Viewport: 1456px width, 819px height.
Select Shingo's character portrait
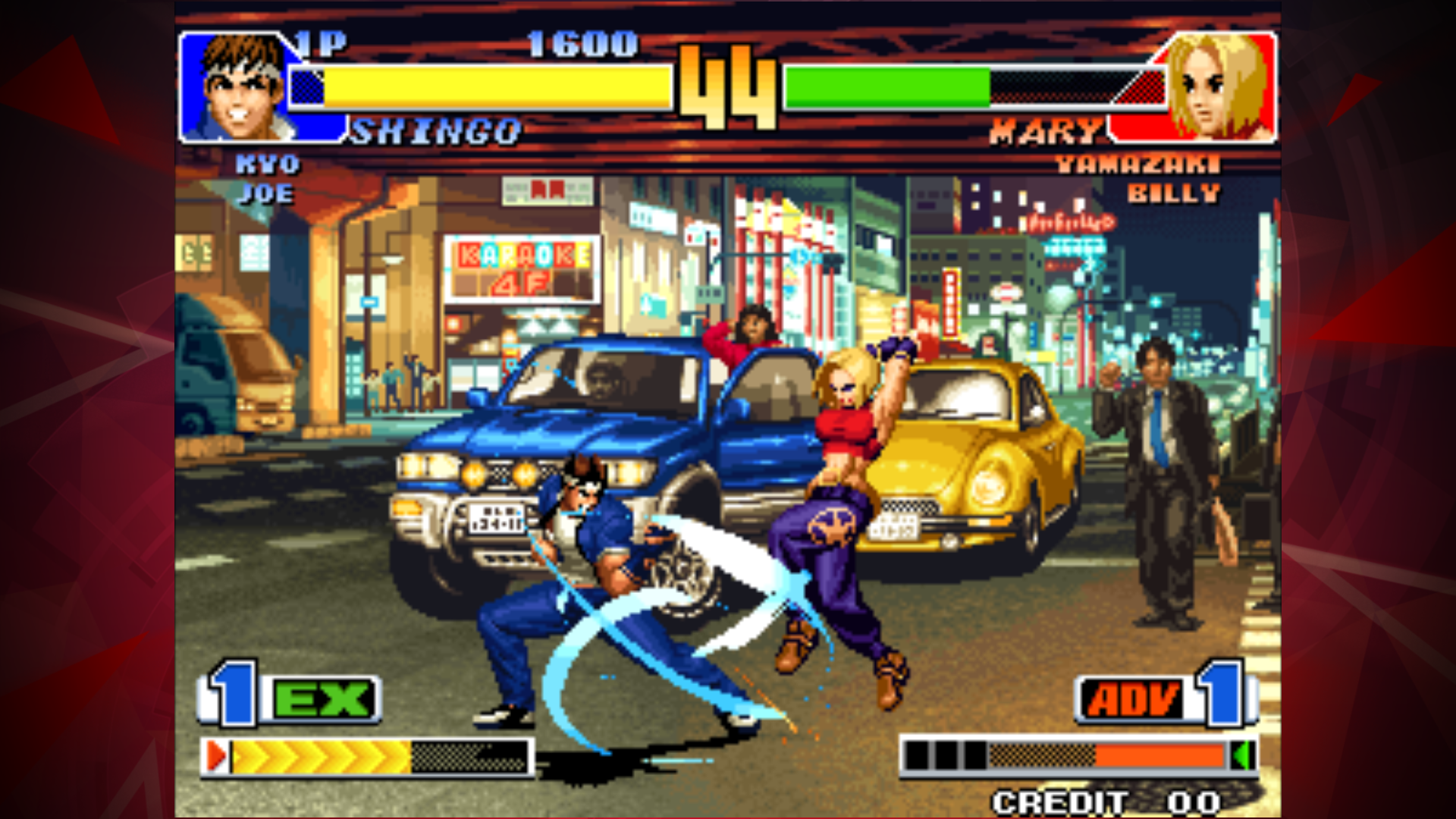click(x=235, y=87)
